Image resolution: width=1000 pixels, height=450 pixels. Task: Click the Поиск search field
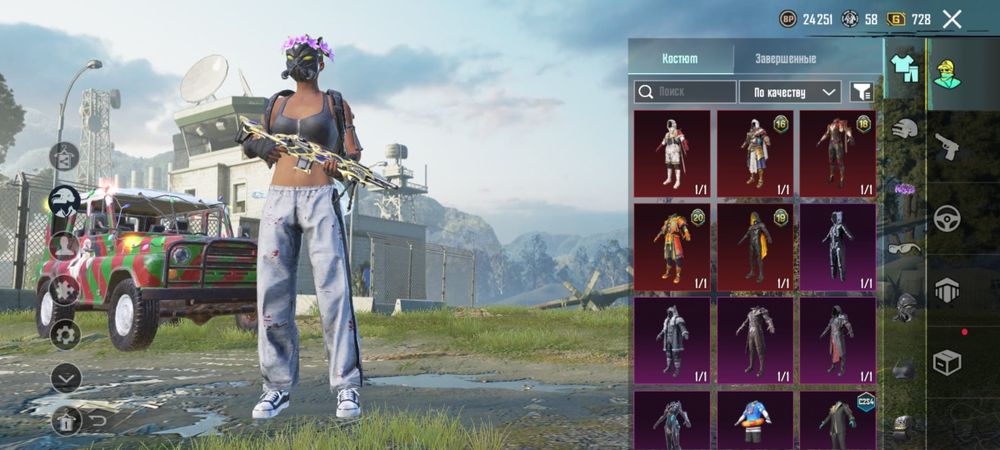[x=685, y=92]
